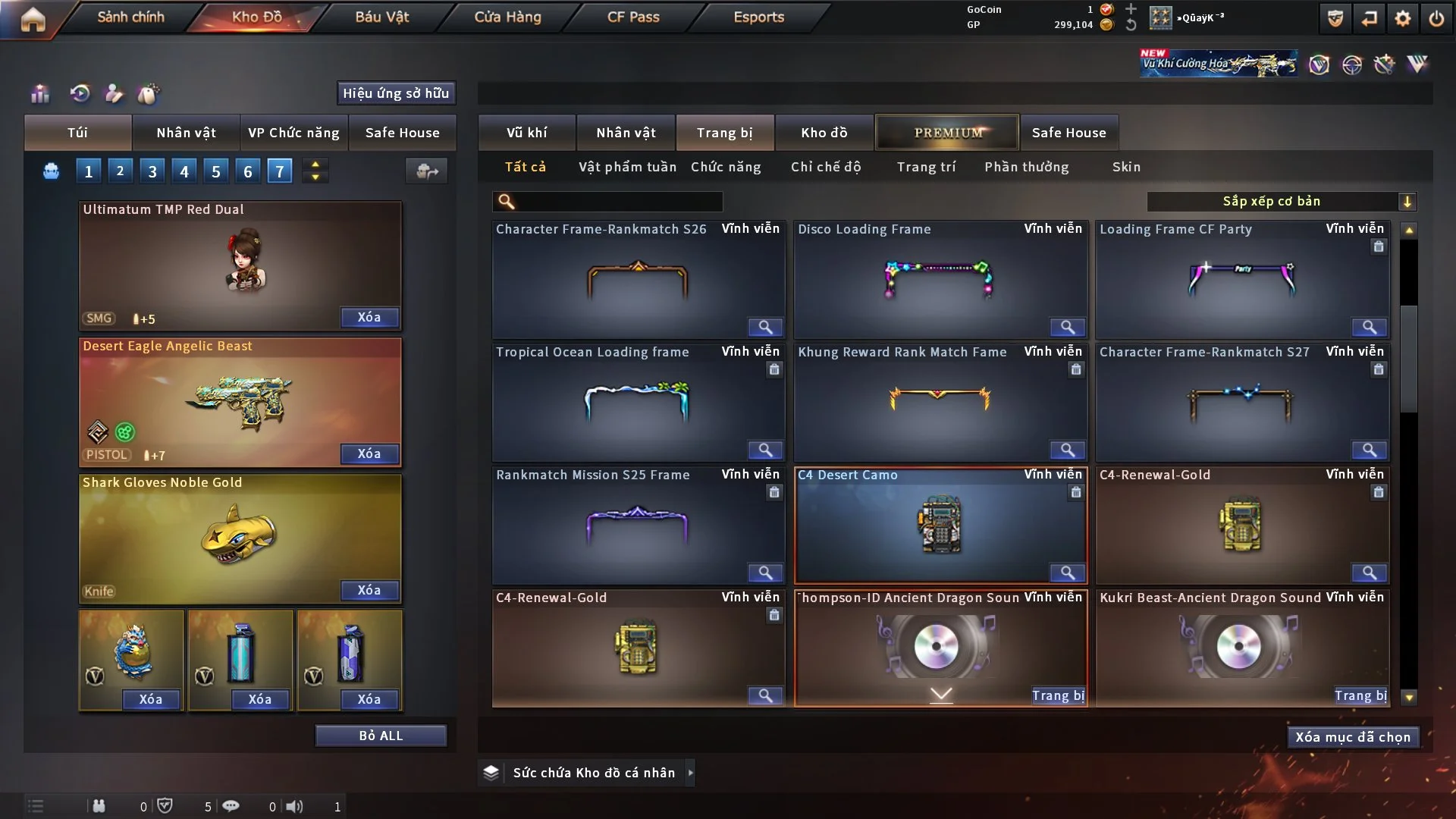This screenshot has width=1456, height=819.
Task: Select the C4 Desert Camo item
Action: [940, 525]
